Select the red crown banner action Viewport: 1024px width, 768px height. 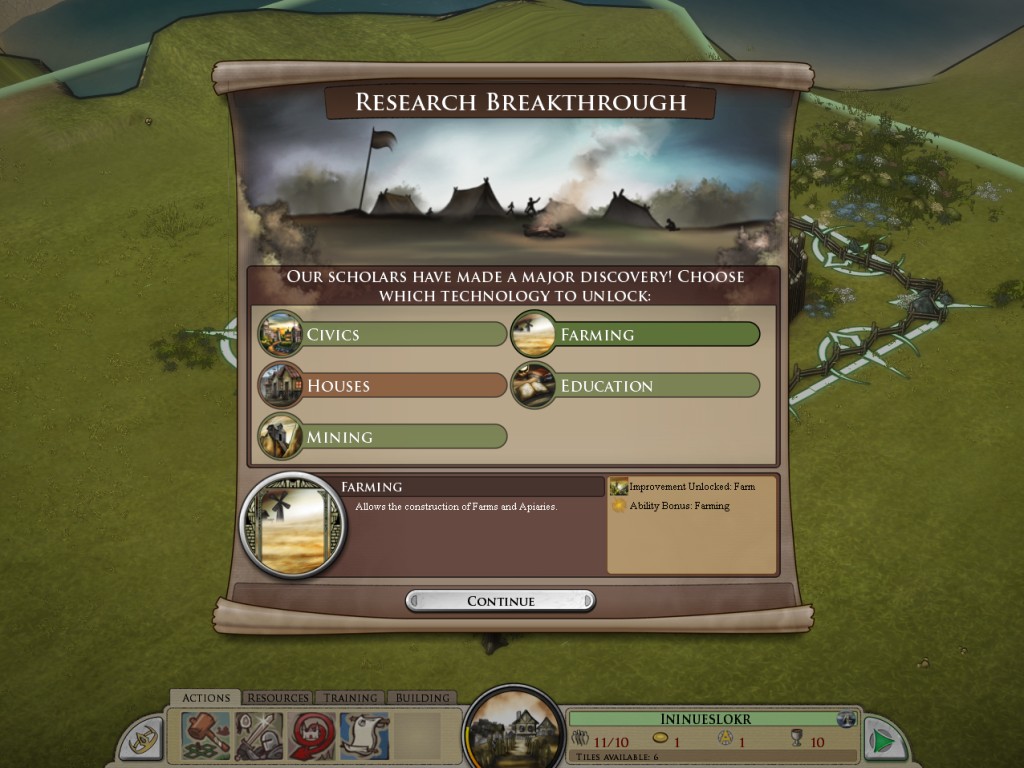tap(312, 737)
